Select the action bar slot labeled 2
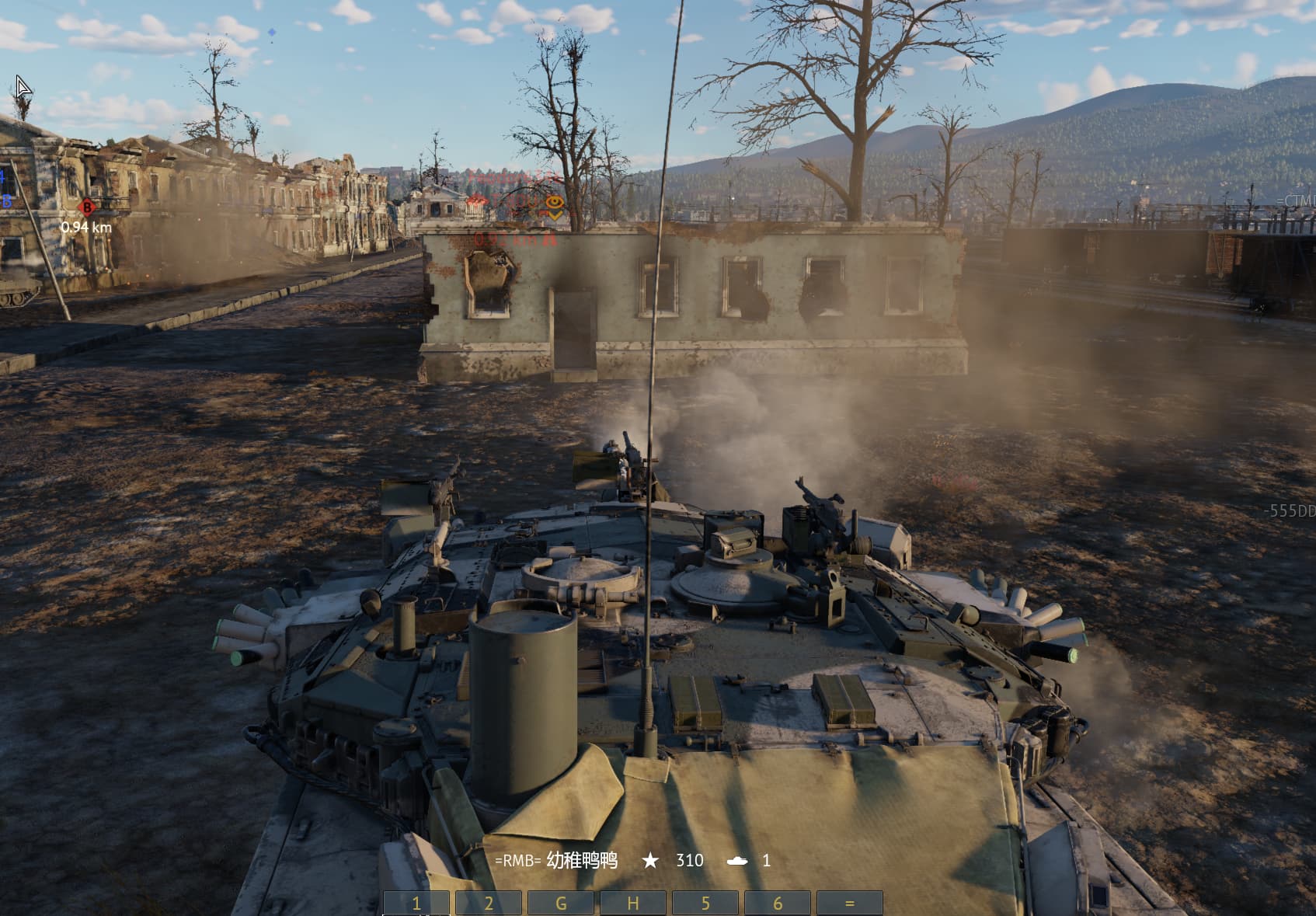 click(x=489, y=904)
